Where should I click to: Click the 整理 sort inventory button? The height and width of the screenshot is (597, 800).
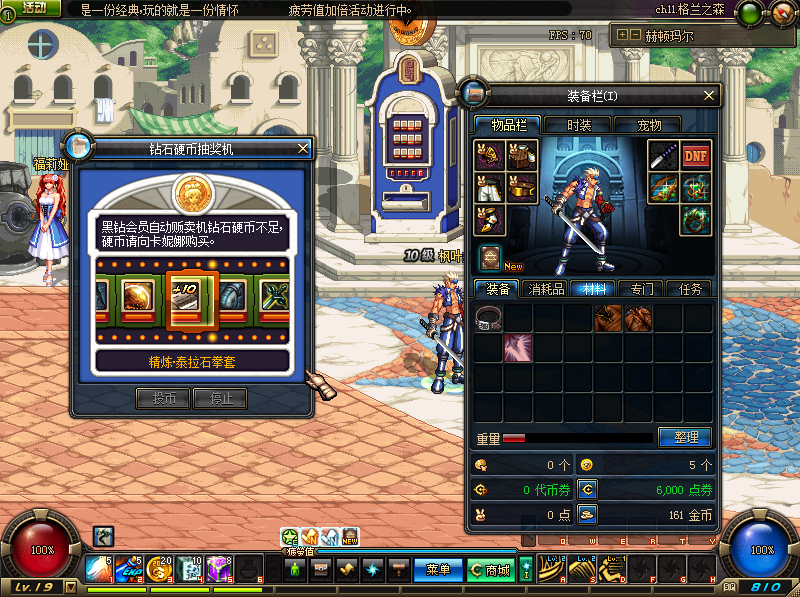click(685, 437)
